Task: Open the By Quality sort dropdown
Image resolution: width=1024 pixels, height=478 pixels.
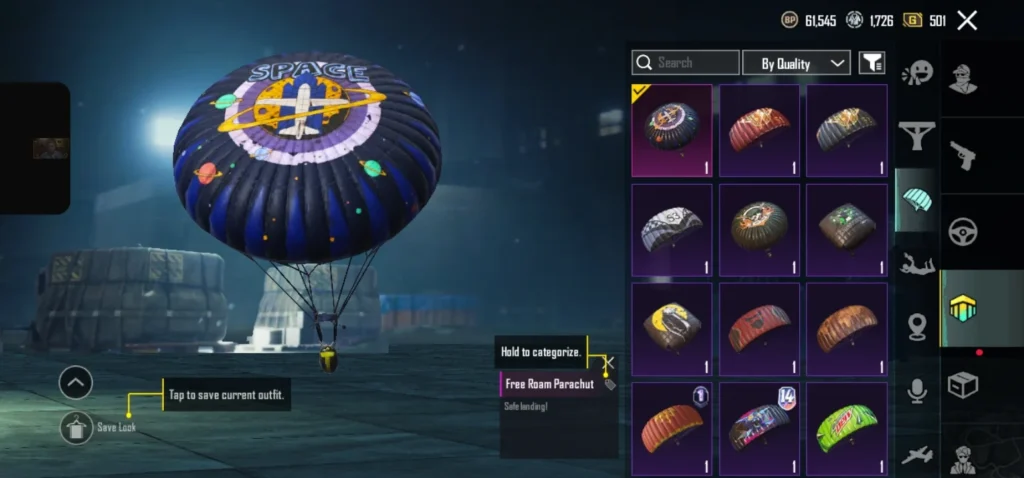Action: pyautogui.click(x=796, y=63)
